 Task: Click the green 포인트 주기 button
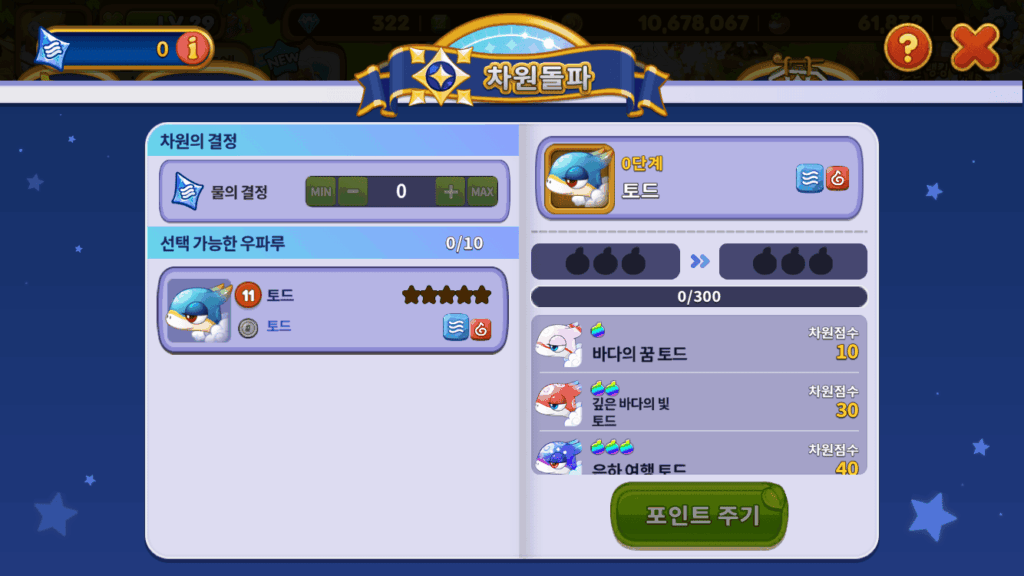[699, 516]
